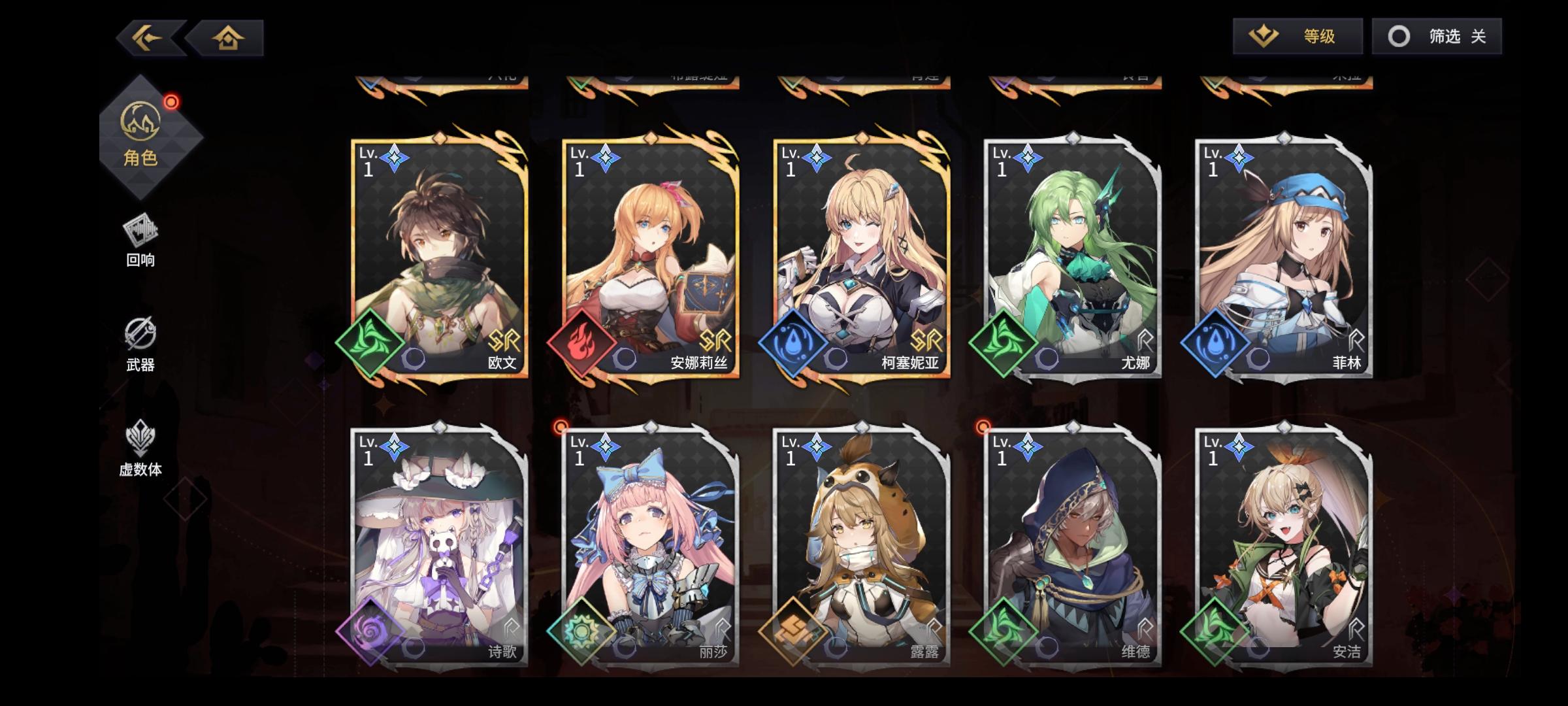The width and height of the screenshot is (1568, 706).
Task: Toggle the level sort direction beside 等级
Action: click(x=1262, y=37)
